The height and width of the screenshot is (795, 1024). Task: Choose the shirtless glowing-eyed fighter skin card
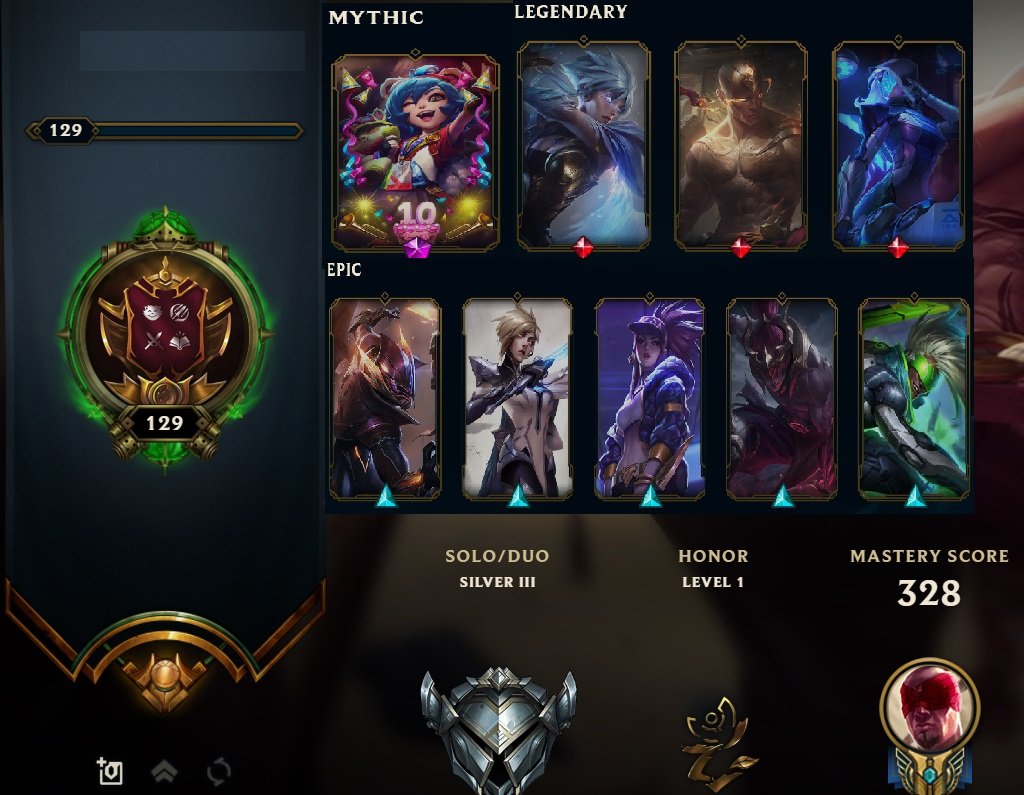[740, 145]
